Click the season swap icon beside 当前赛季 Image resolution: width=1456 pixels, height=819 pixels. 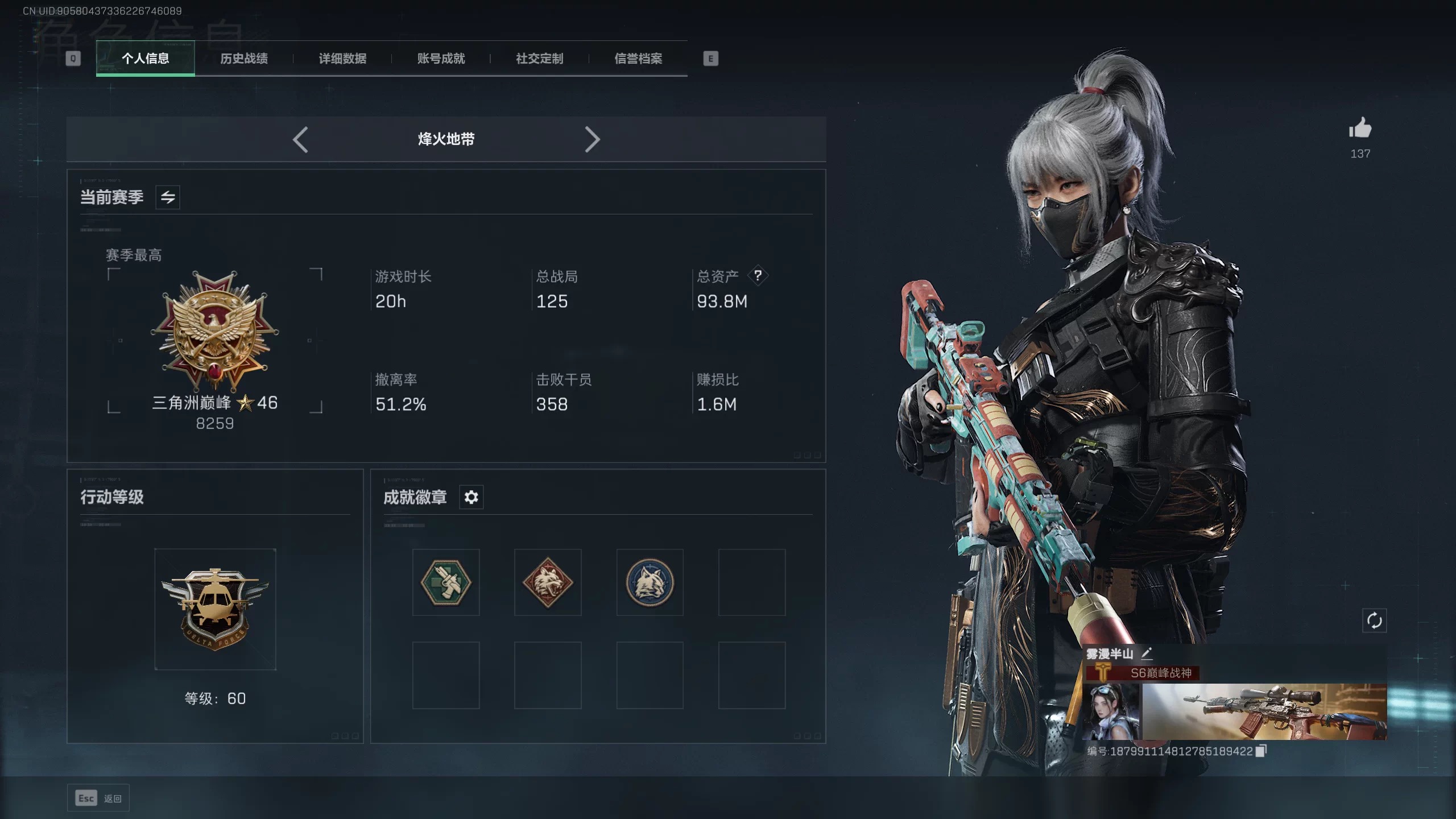point(168,197)
